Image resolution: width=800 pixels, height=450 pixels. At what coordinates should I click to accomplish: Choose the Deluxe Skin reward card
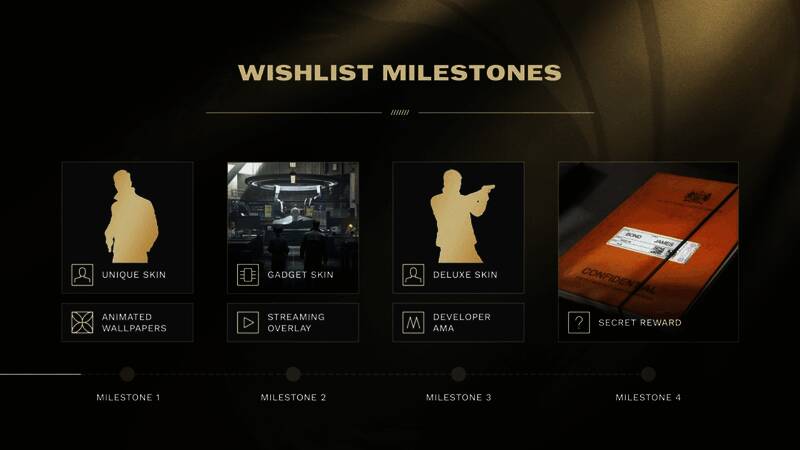(x=458, y=227)
